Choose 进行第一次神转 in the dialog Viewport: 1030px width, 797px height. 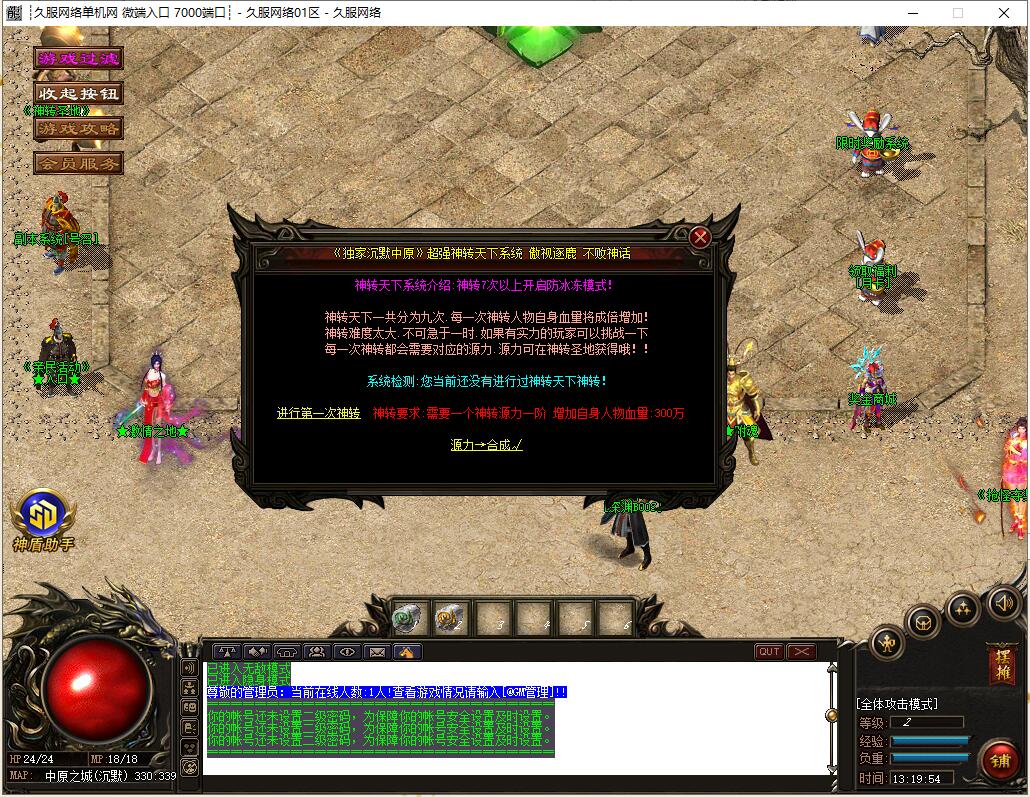pos(318,413)
